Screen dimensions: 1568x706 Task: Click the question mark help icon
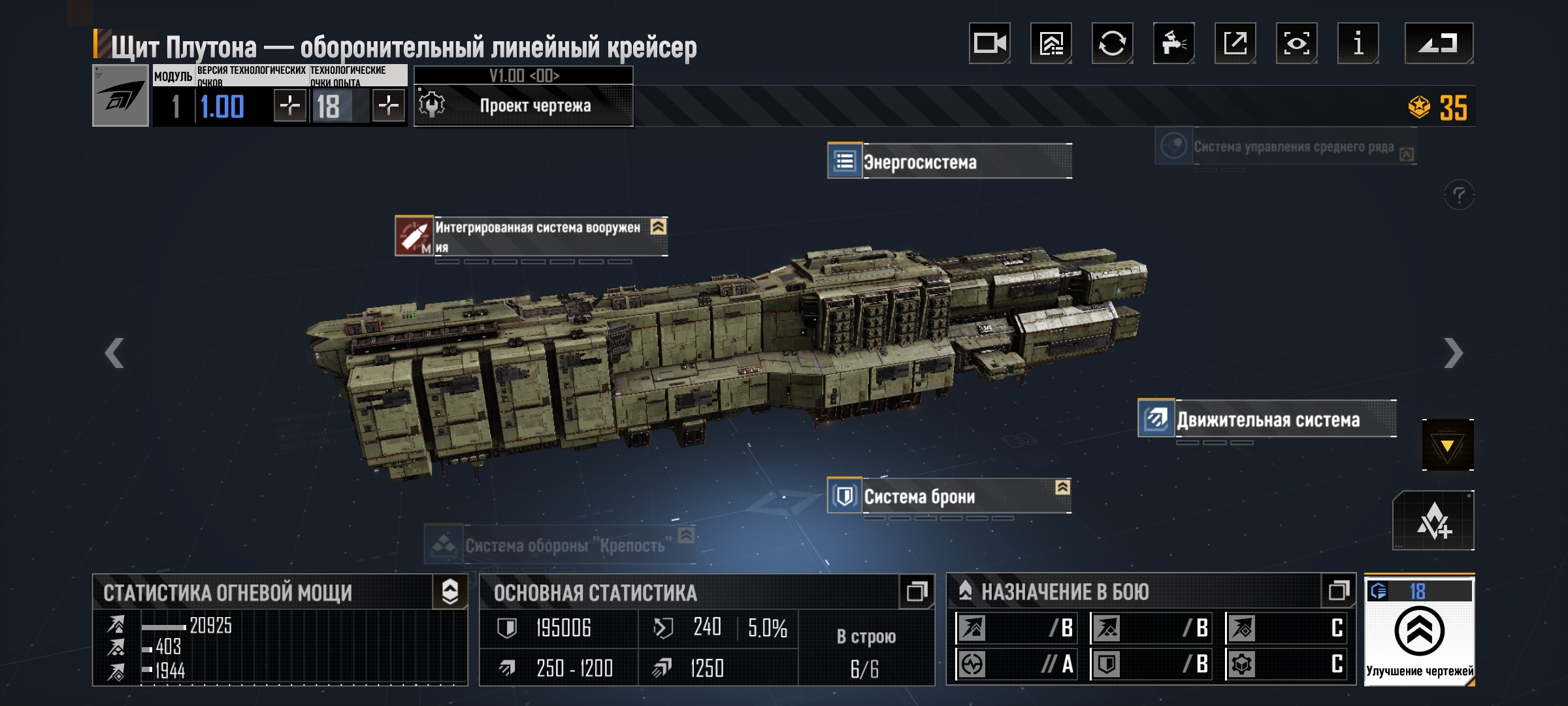tap(1458, 195)
